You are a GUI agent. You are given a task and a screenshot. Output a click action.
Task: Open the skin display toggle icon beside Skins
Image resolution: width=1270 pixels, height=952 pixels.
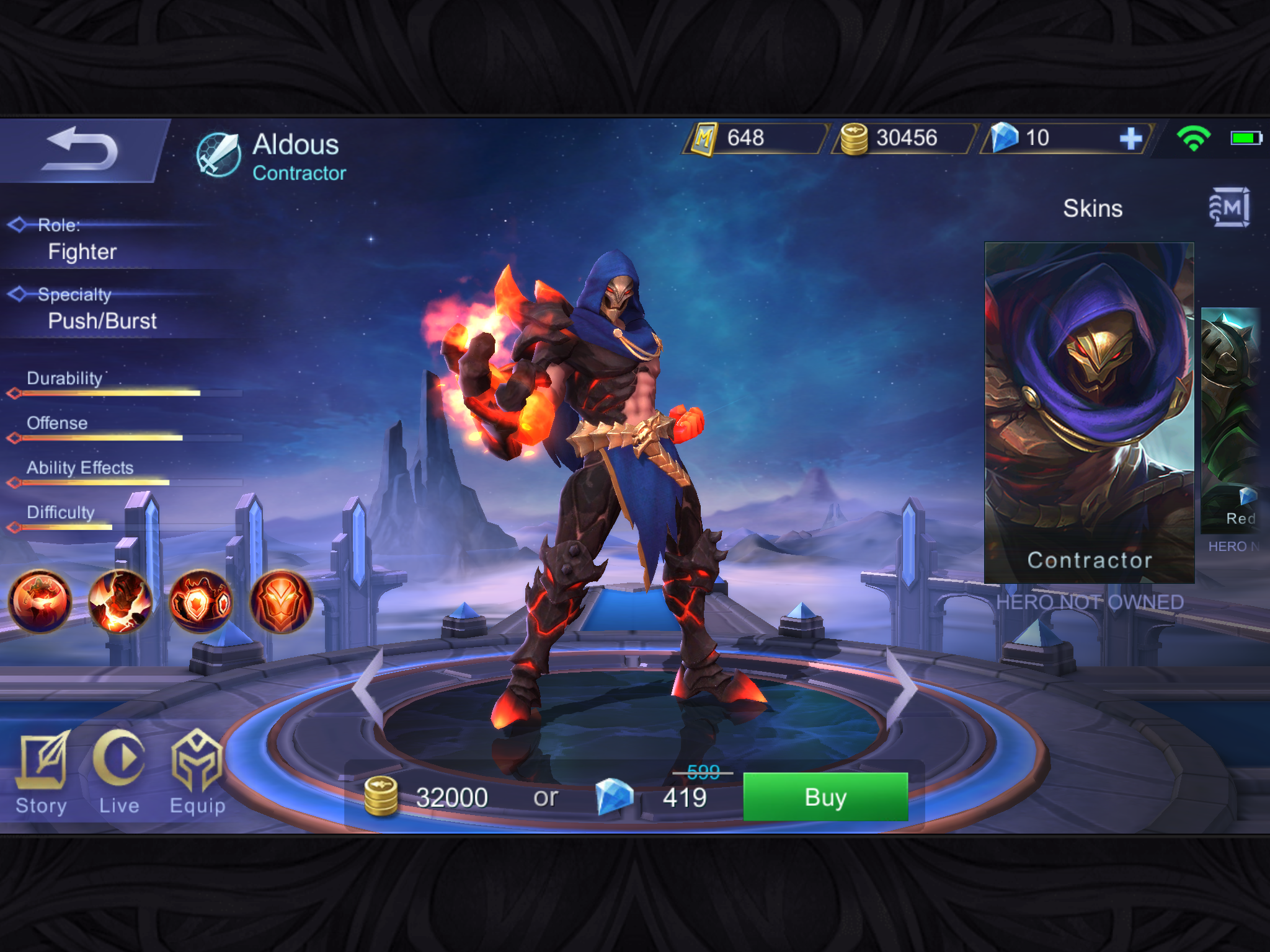(x=1229, y=208)
